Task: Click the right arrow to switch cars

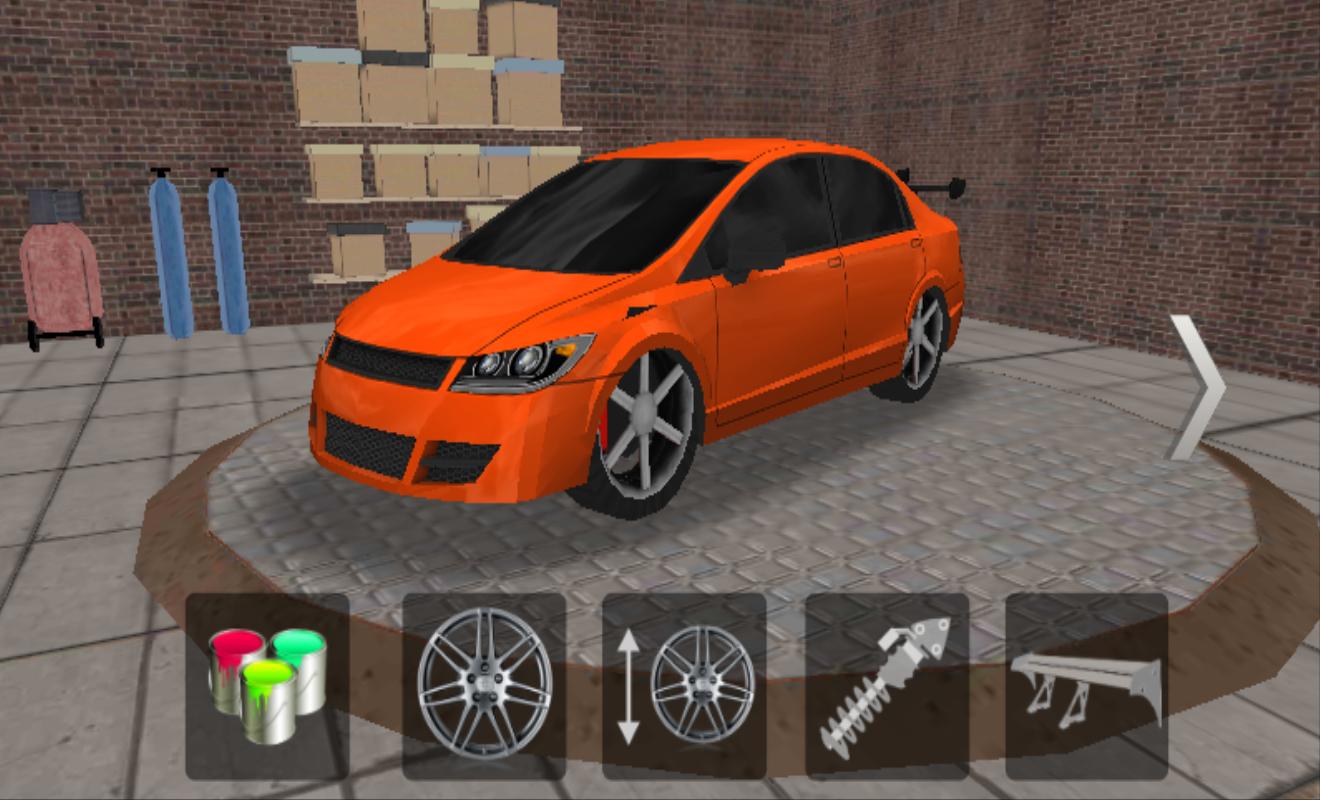Action: click(1198, 383)
